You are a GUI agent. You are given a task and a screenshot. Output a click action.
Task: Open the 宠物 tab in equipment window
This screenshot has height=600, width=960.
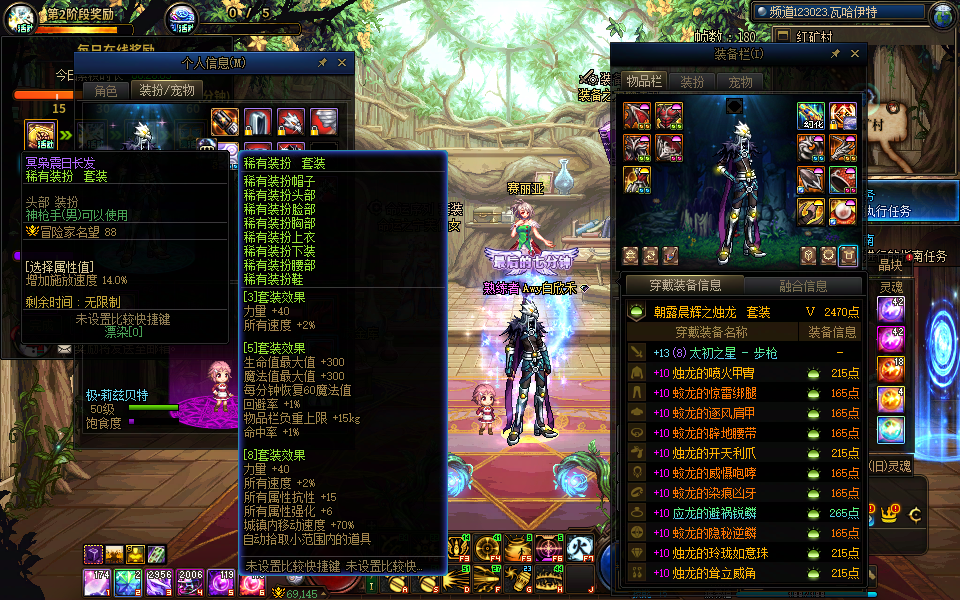pyautogui.click(x=740, y=82)
